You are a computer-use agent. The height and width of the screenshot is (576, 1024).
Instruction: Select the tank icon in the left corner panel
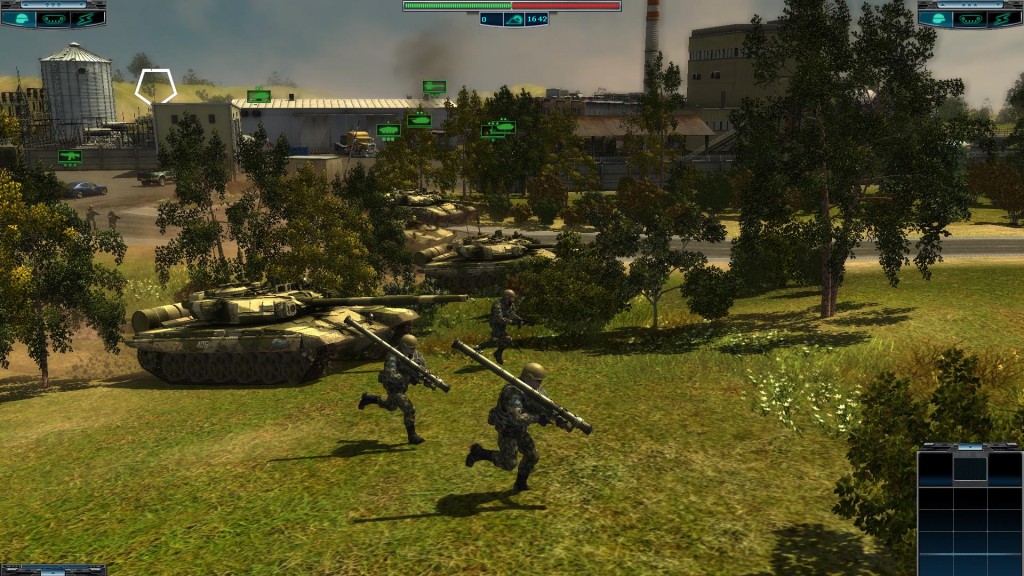point(52,18)
